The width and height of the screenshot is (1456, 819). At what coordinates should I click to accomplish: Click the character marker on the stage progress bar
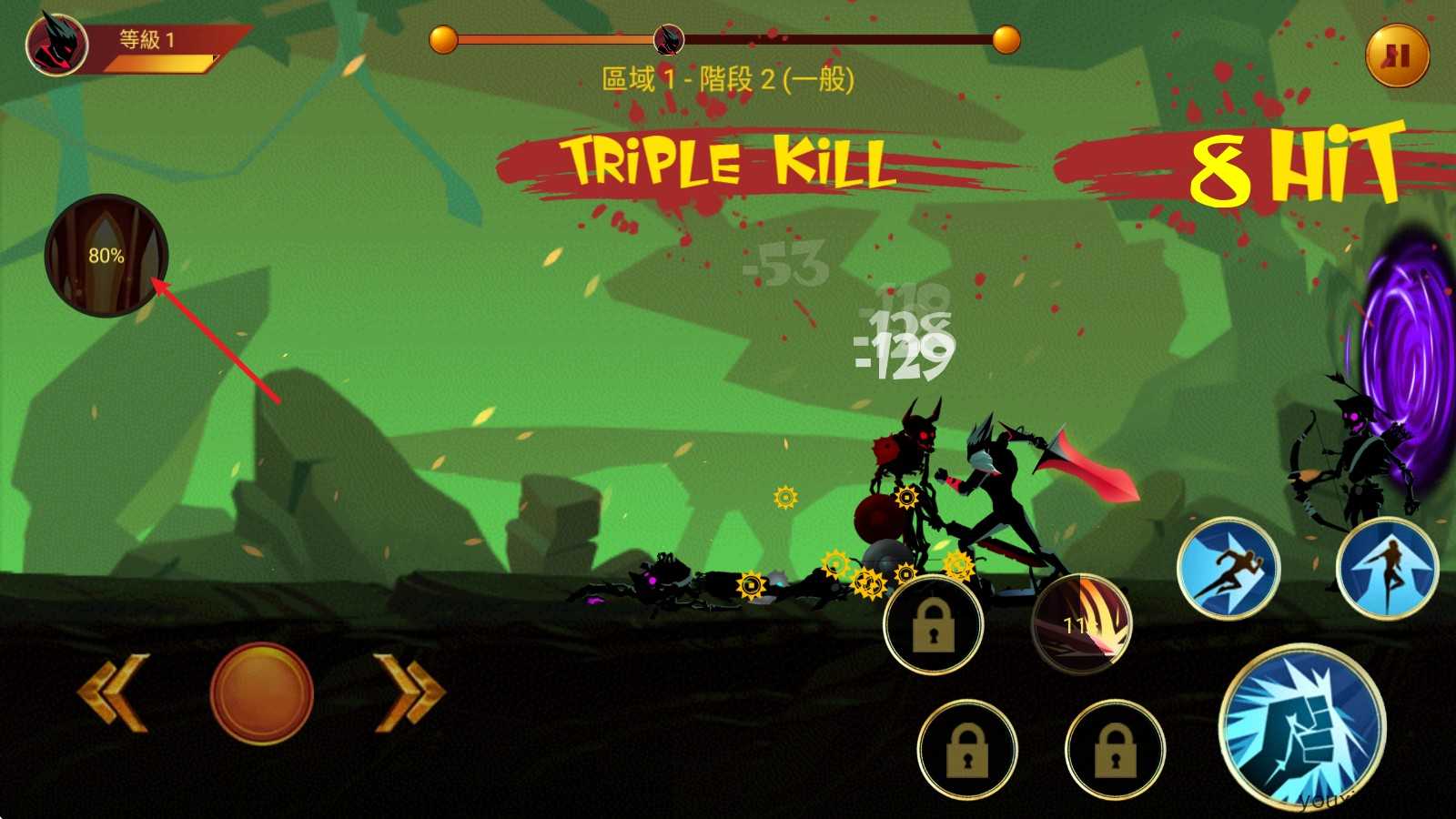point(667,40)
